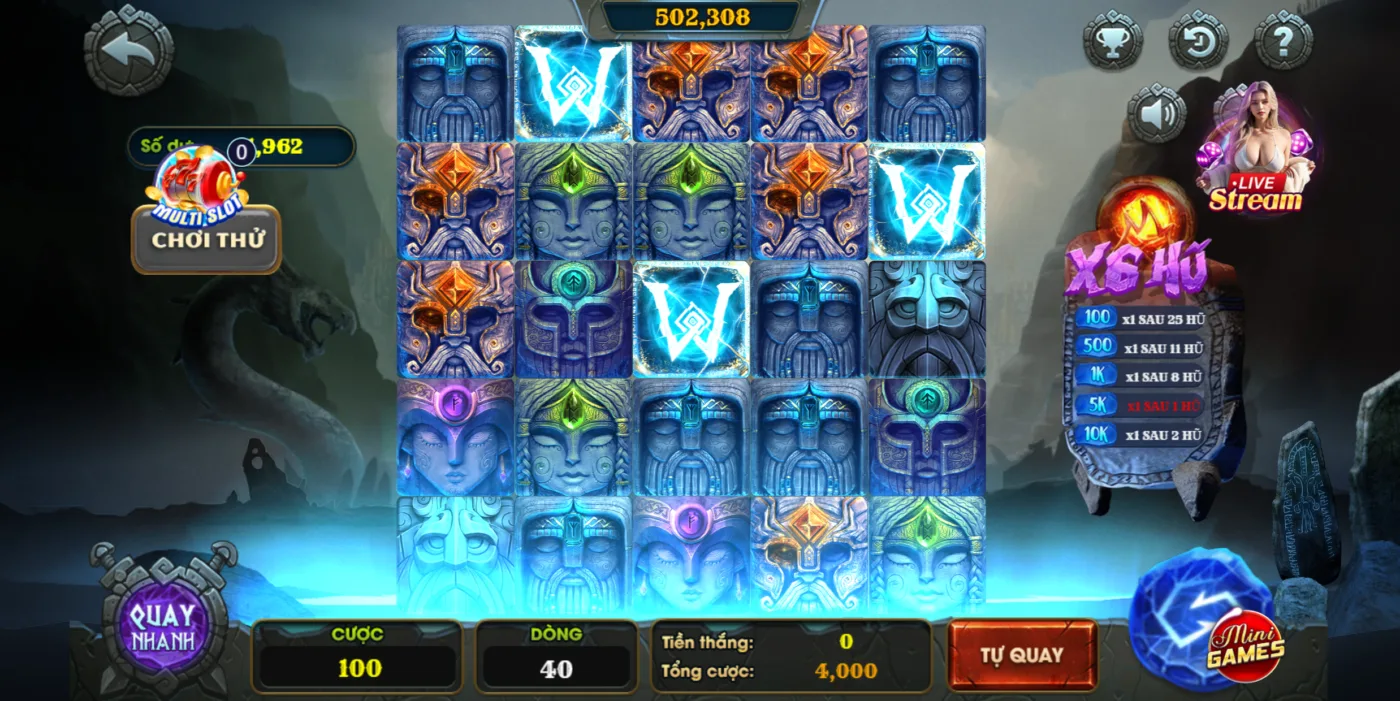Open the Live Stream promo
This screenshot has height=701, width=1400.
pos(1256,150)
